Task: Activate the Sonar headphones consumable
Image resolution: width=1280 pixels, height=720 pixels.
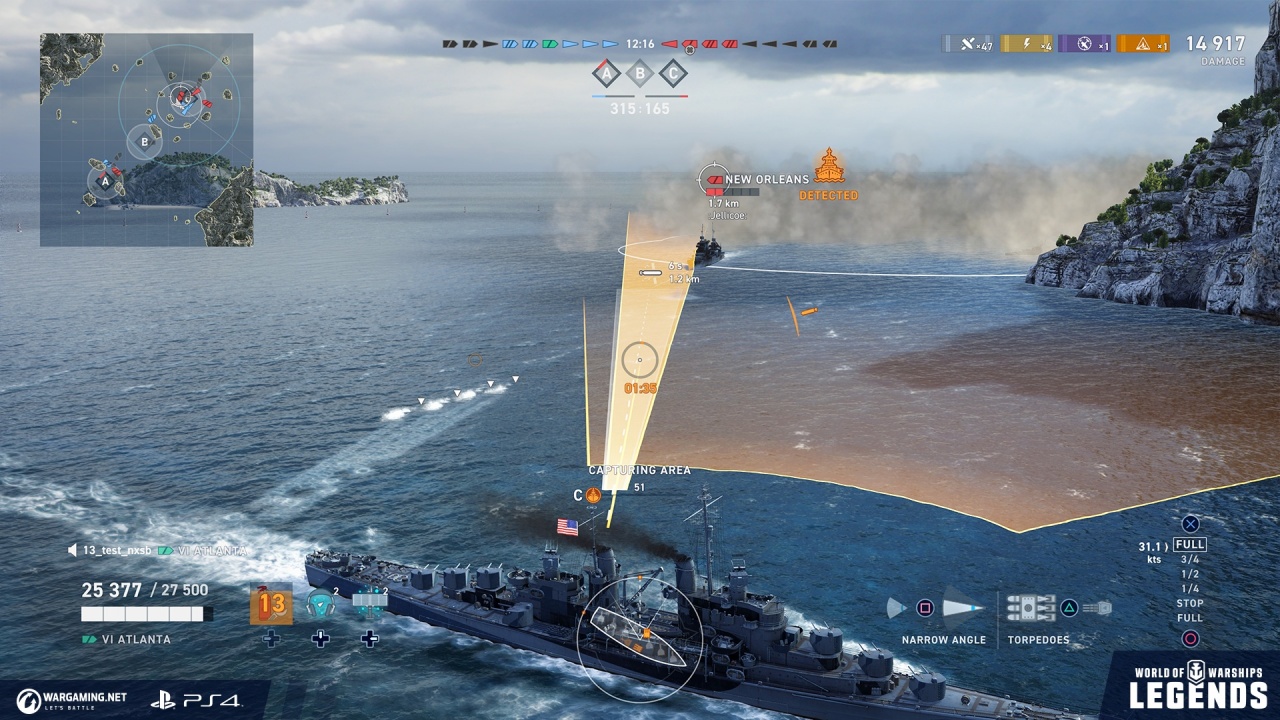Action: click(320, 604)
